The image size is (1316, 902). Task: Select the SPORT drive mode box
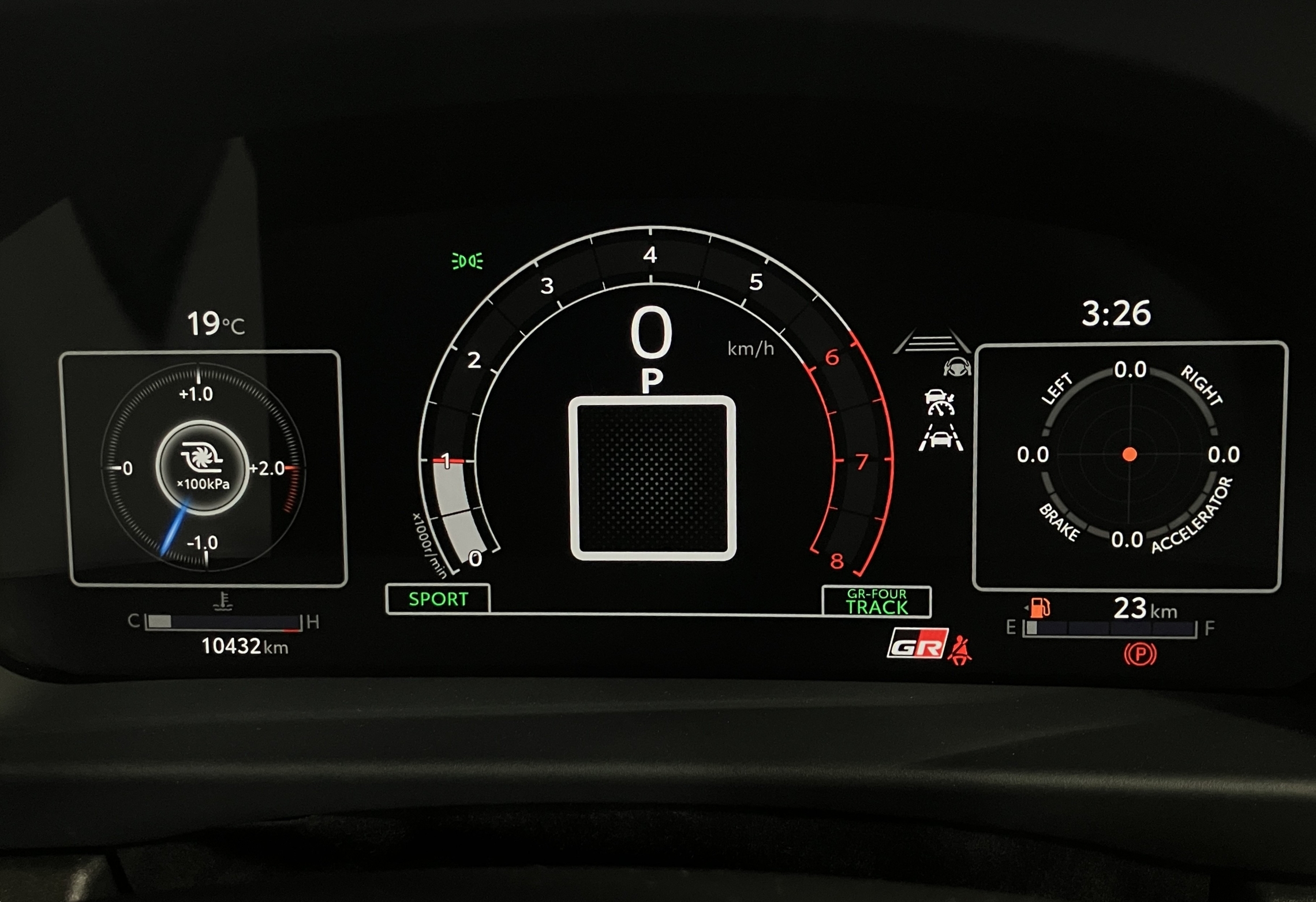pyautogui.click(x=438, y=599)
